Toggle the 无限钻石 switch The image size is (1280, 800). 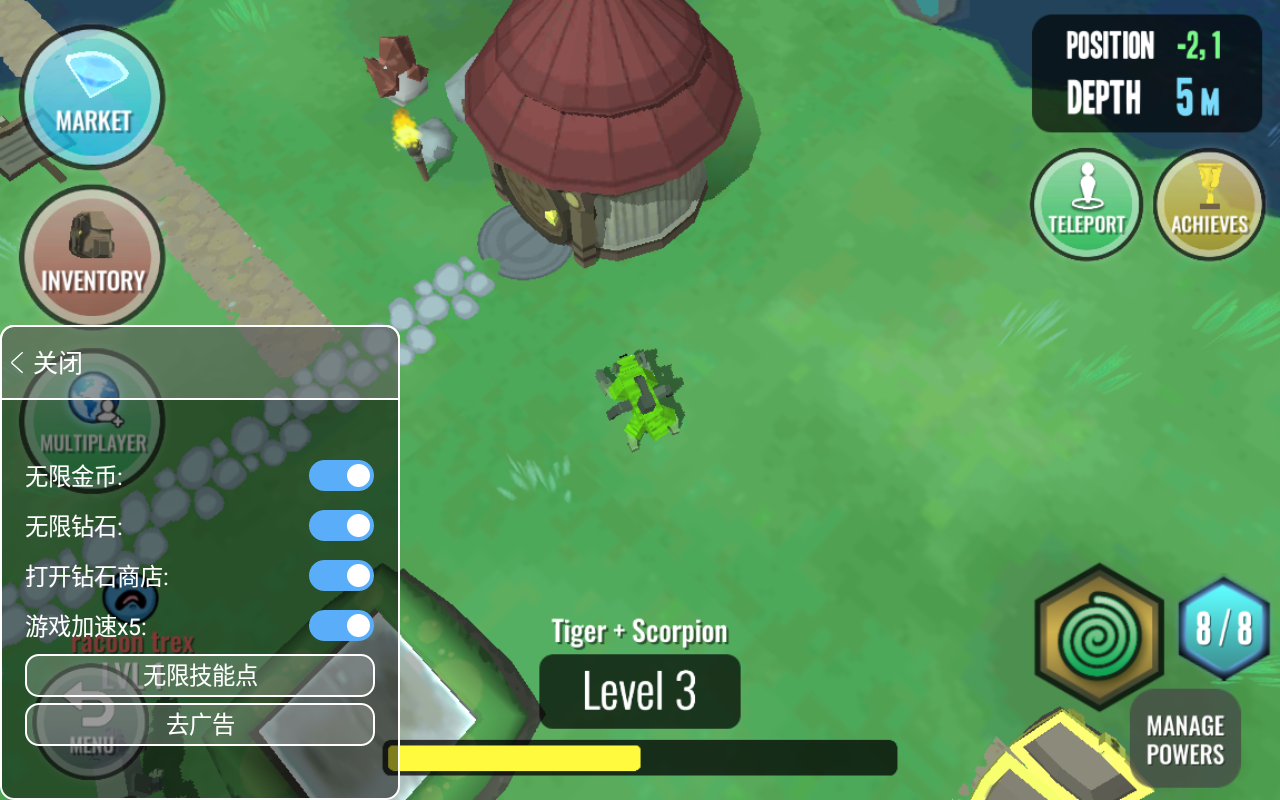point(341,526)
